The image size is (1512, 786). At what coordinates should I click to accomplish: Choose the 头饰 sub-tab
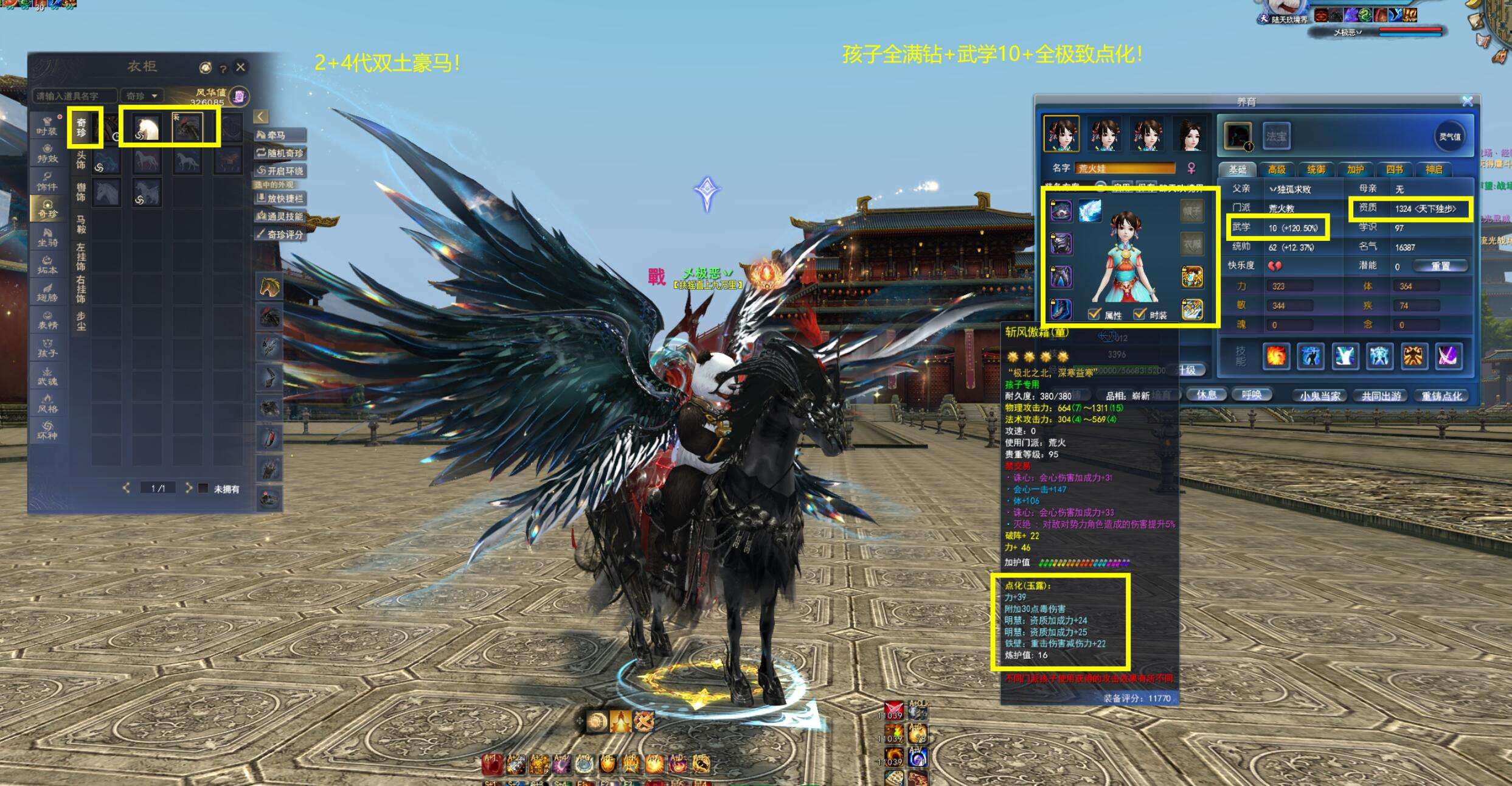tap(81, 160)
